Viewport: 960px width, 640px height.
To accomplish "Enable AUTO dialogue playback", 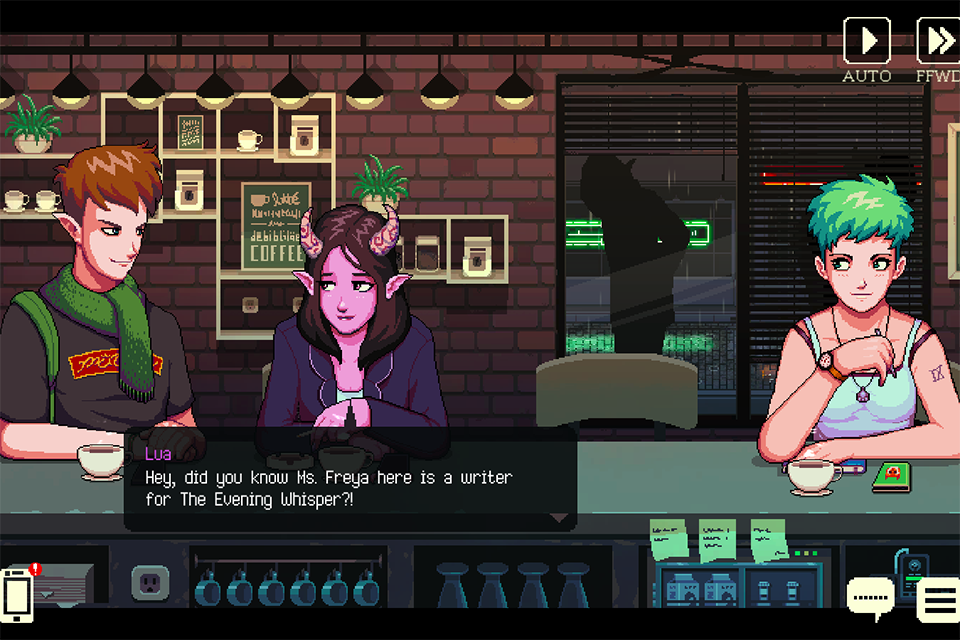I will 866,41.
